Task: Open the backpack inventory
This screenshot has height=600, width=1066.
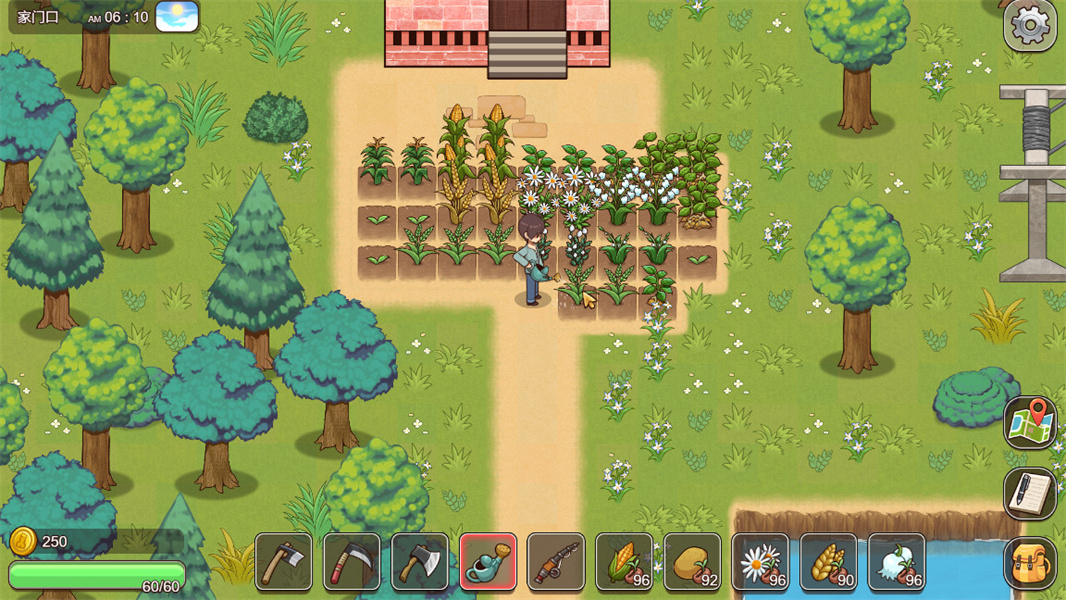Action: pos(1030,563)
